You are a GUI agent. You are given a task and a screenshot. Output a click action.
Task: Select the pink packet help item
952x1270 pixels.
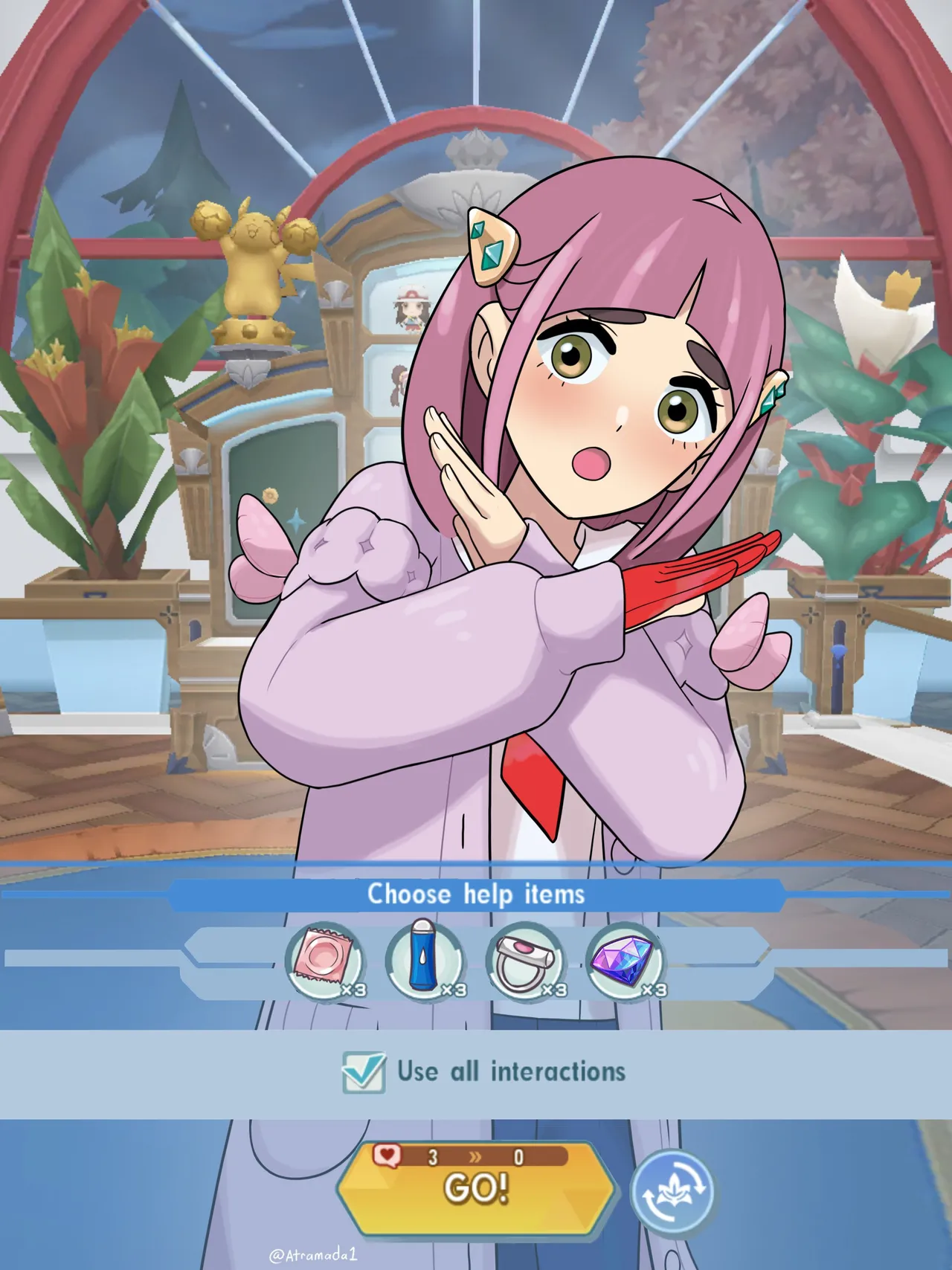pos(325,963)
